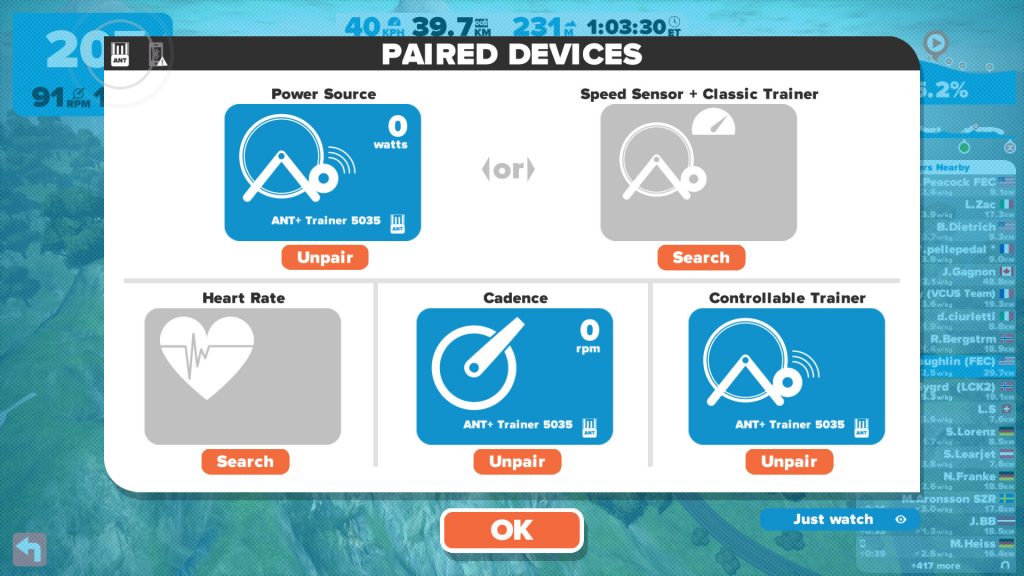This screenshot has width=1024, height=576.
Task: Confirm paired devices with OK
Action: (512, 530)
